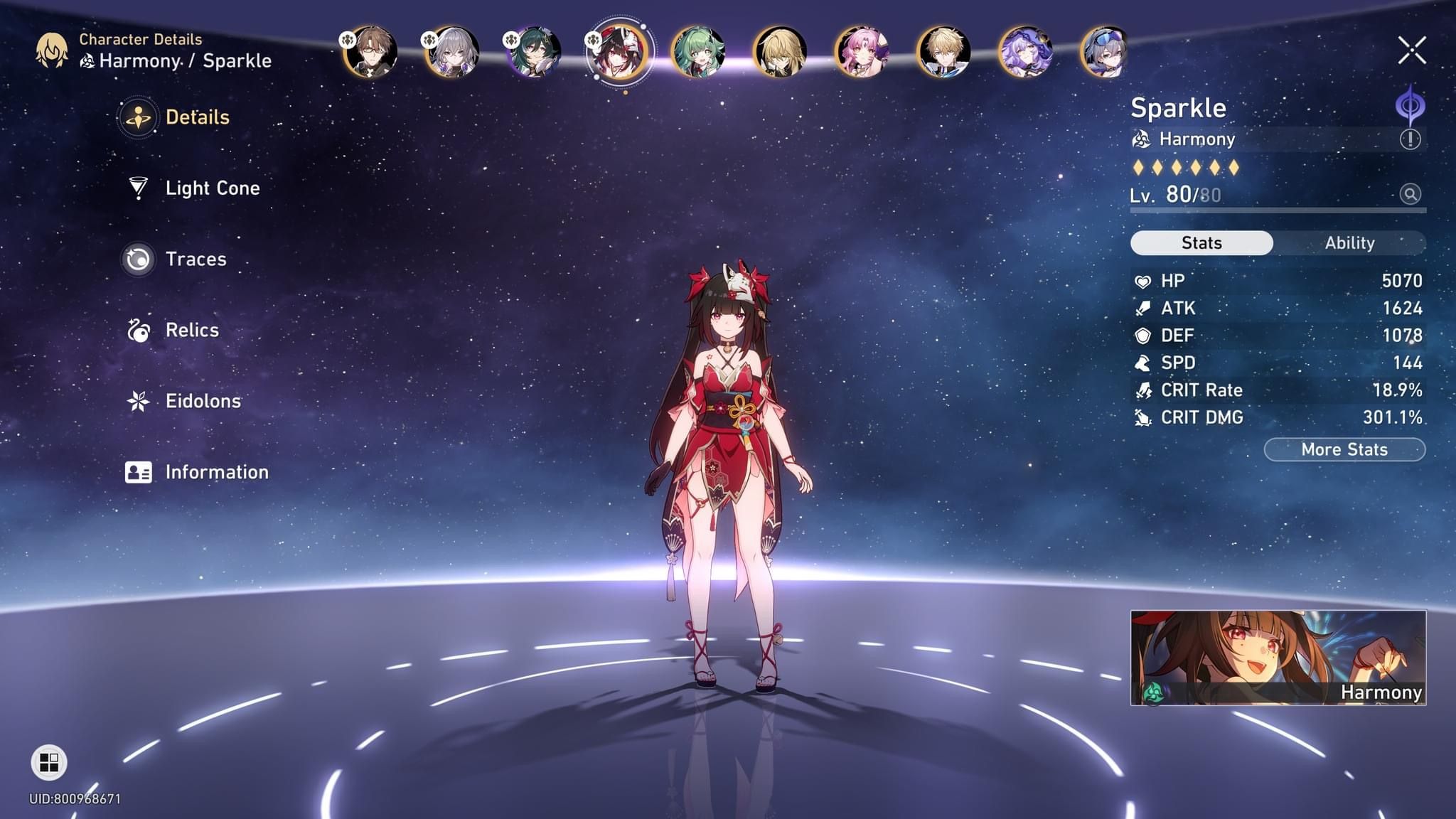Screen dimensions: 1456x819
Task: Select the purple-haired character with hat
Action: pos(1024,52)
